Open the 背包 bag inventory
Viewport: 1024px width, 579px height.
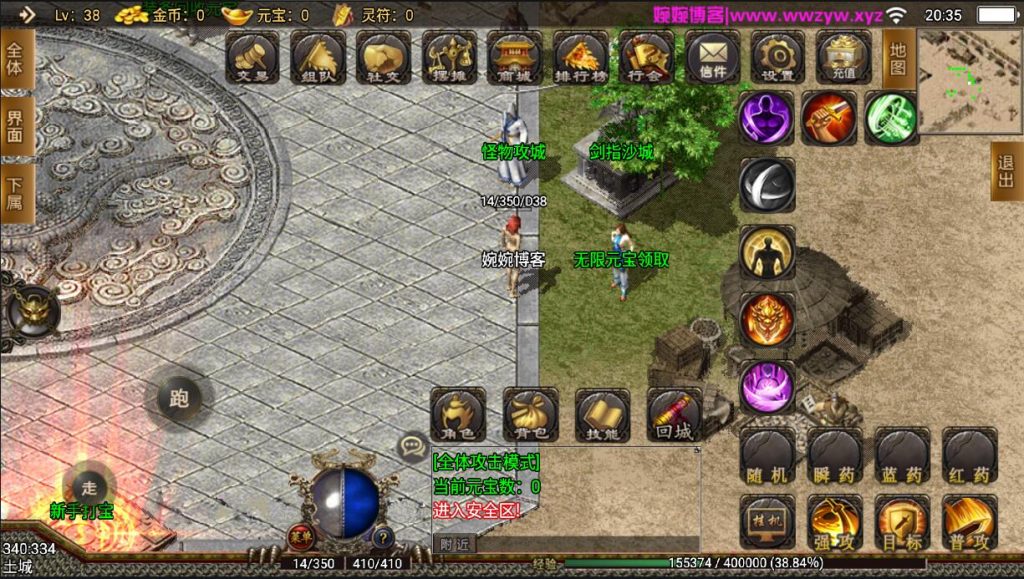coord(530,414)
